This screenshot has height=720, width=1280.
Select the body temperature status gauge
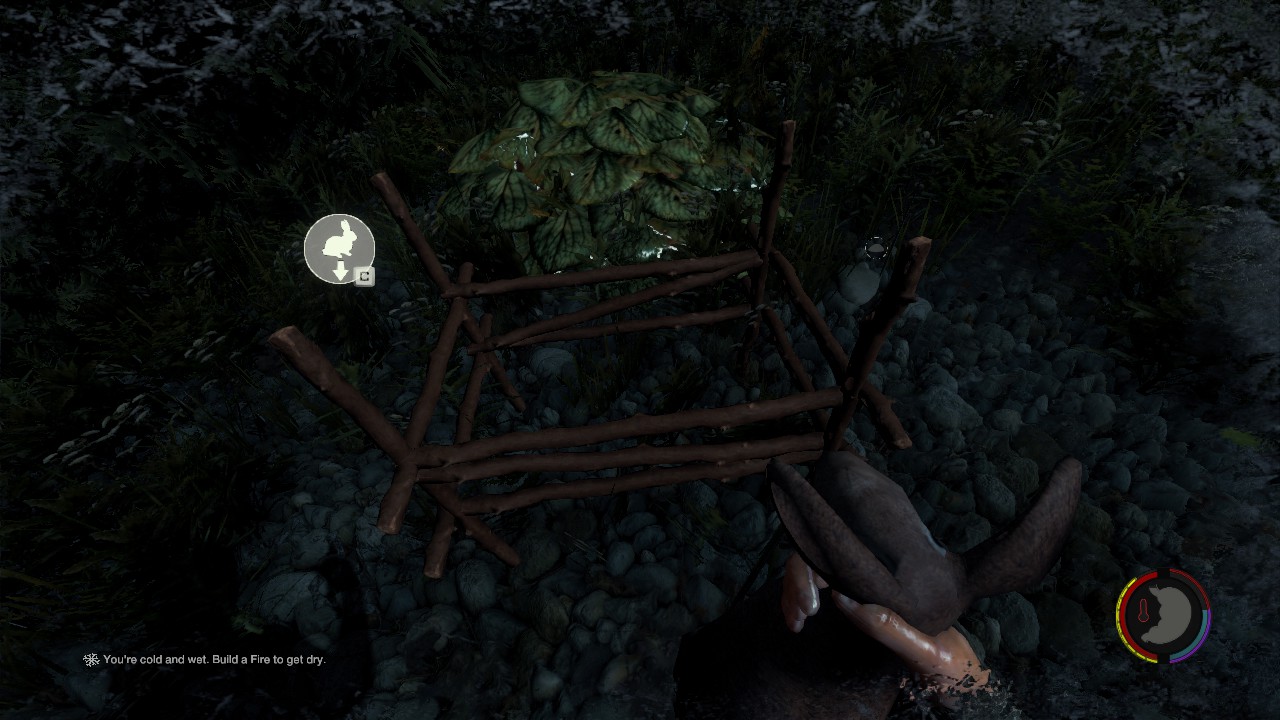point(1163,616)
